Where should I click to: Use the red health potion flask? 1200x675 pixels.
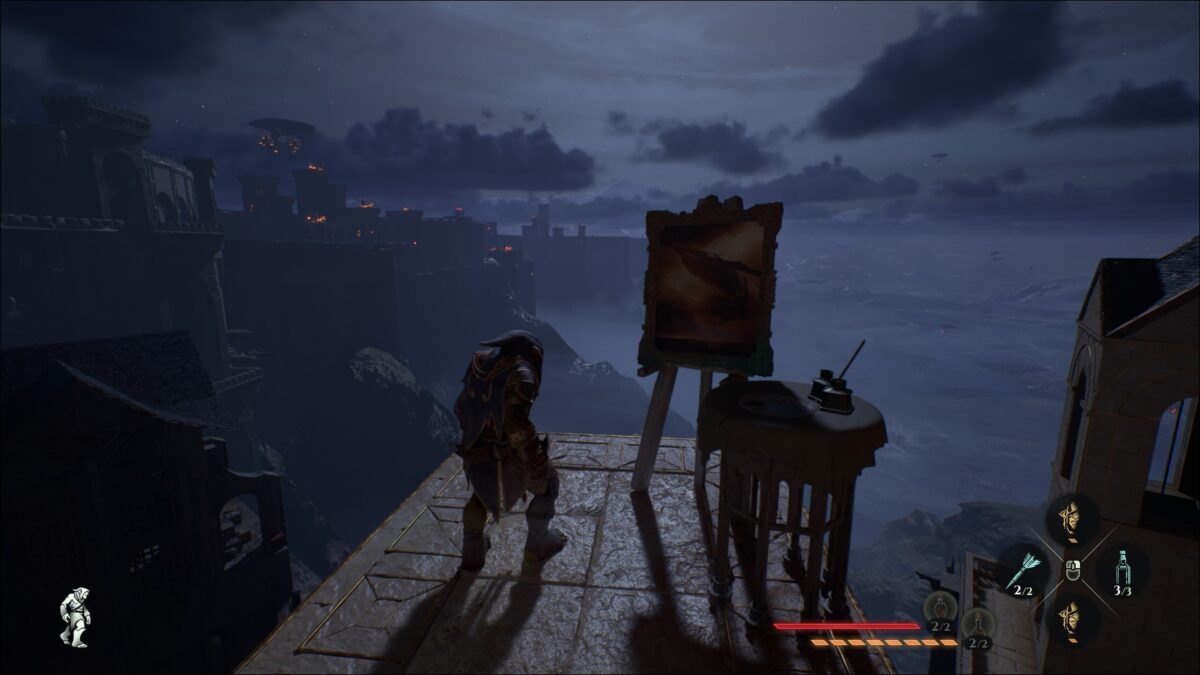pyautogui.click(x=940, y=607)
